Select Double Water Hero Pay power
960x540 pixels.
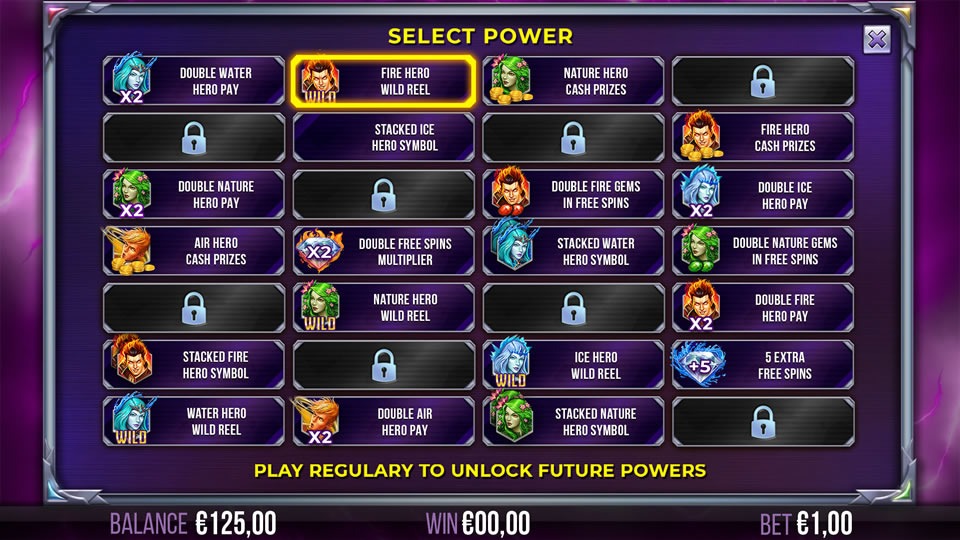[x=194, y=81]
